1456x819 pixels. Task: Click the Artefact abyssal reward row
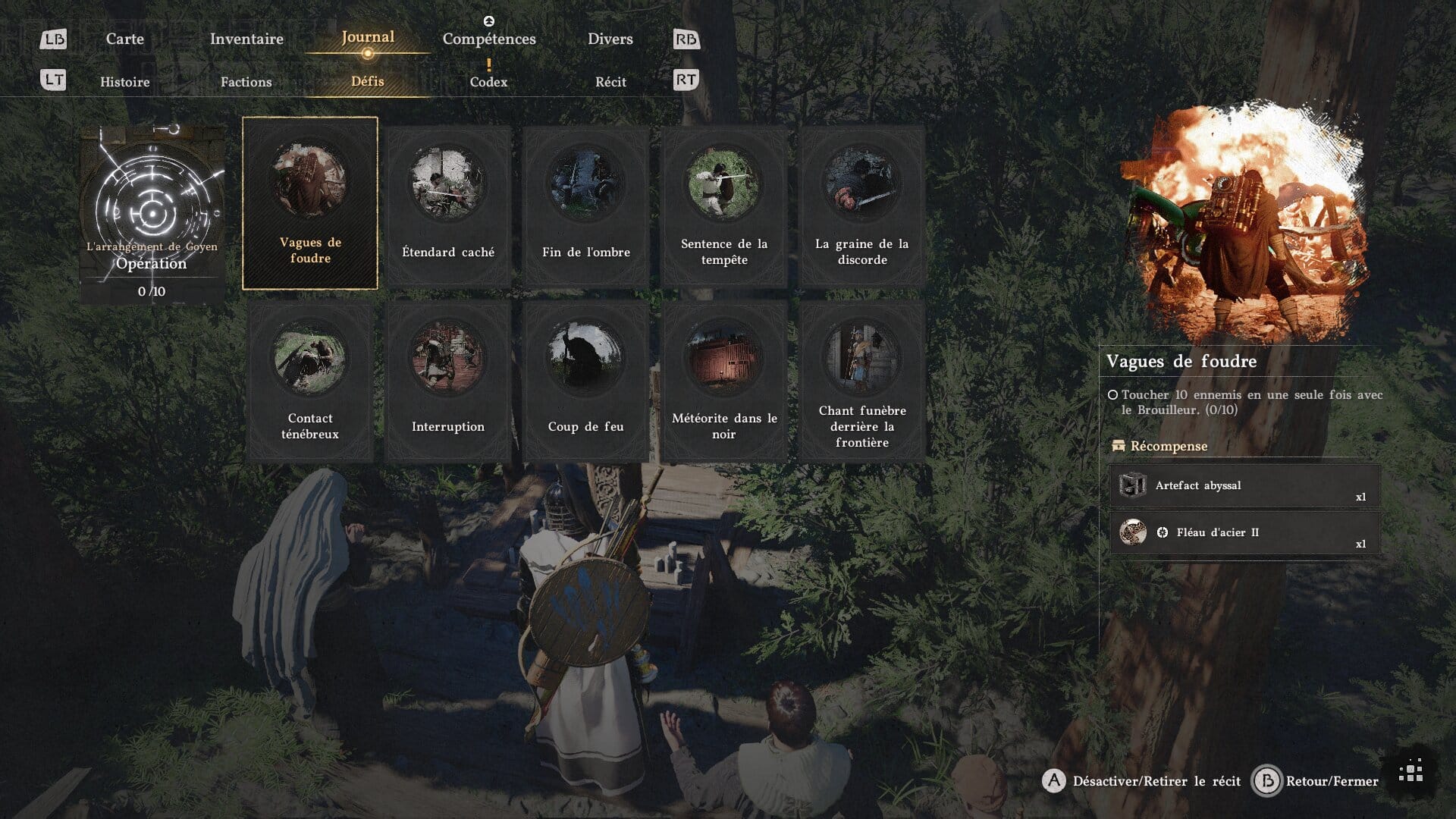[x=1244, y=486]
